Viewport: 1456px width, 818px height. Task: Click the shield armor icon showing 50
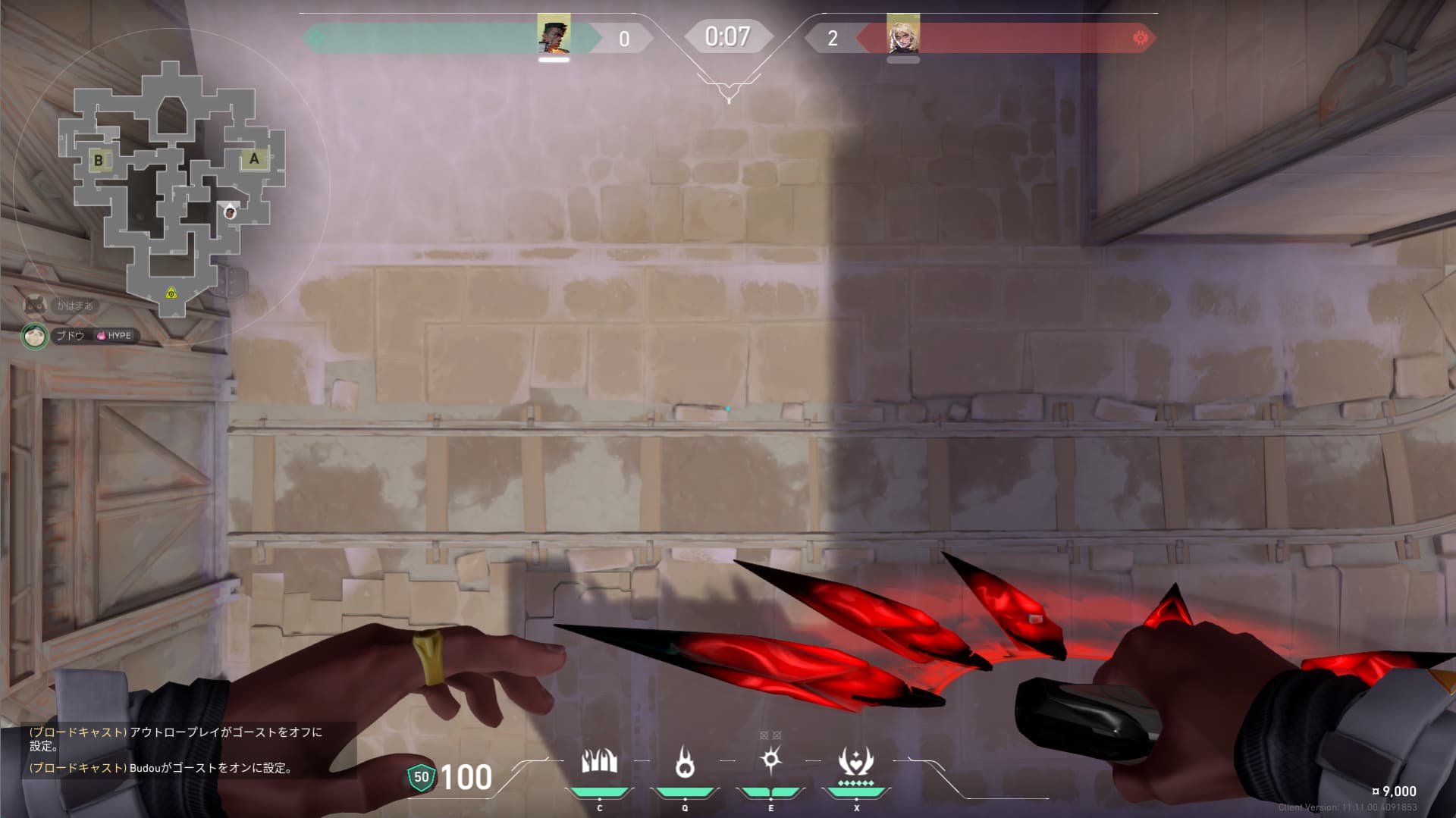(421, 777)
